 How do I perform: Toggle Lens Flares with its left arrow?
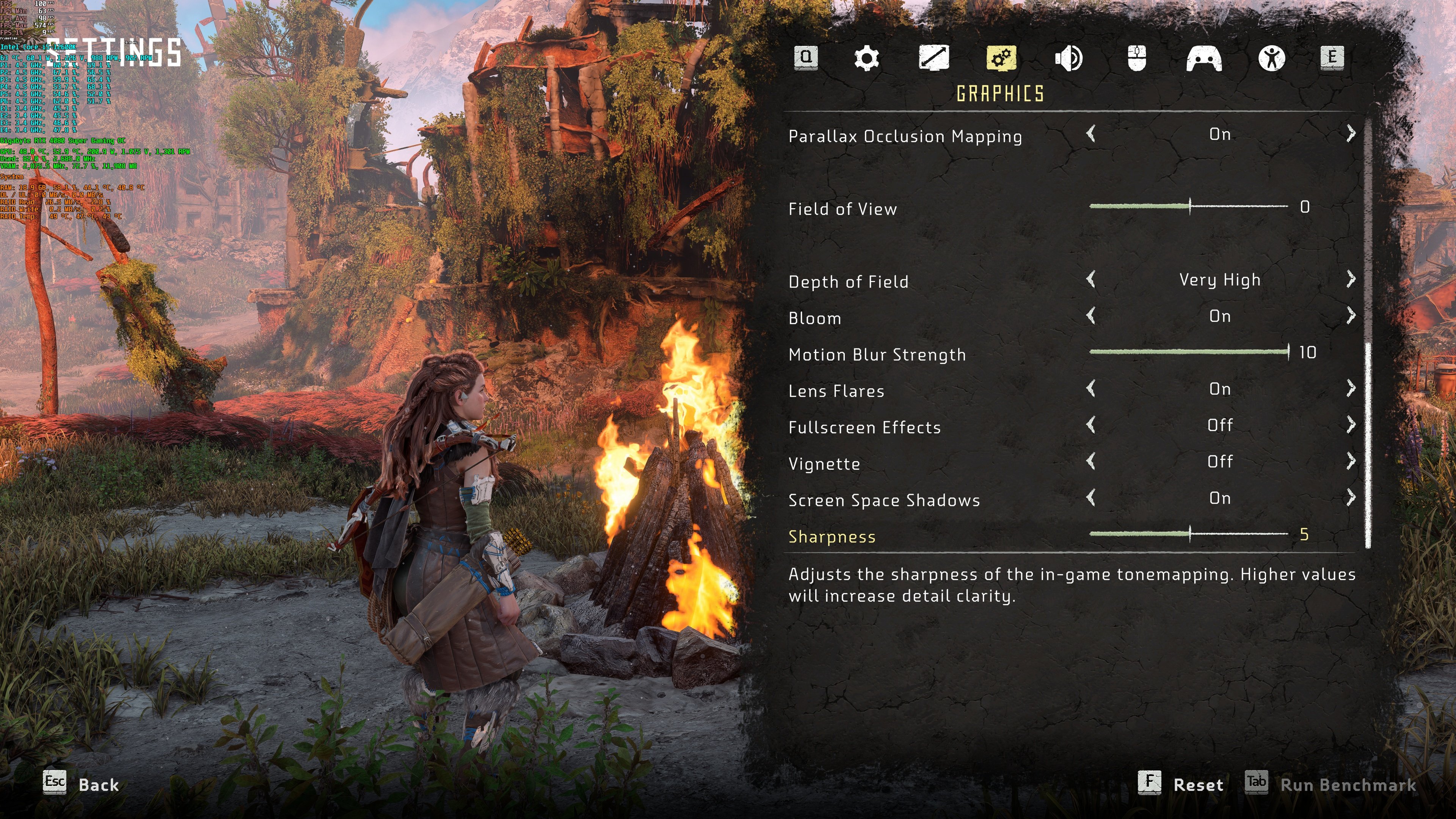click(x=1091, y=389)
